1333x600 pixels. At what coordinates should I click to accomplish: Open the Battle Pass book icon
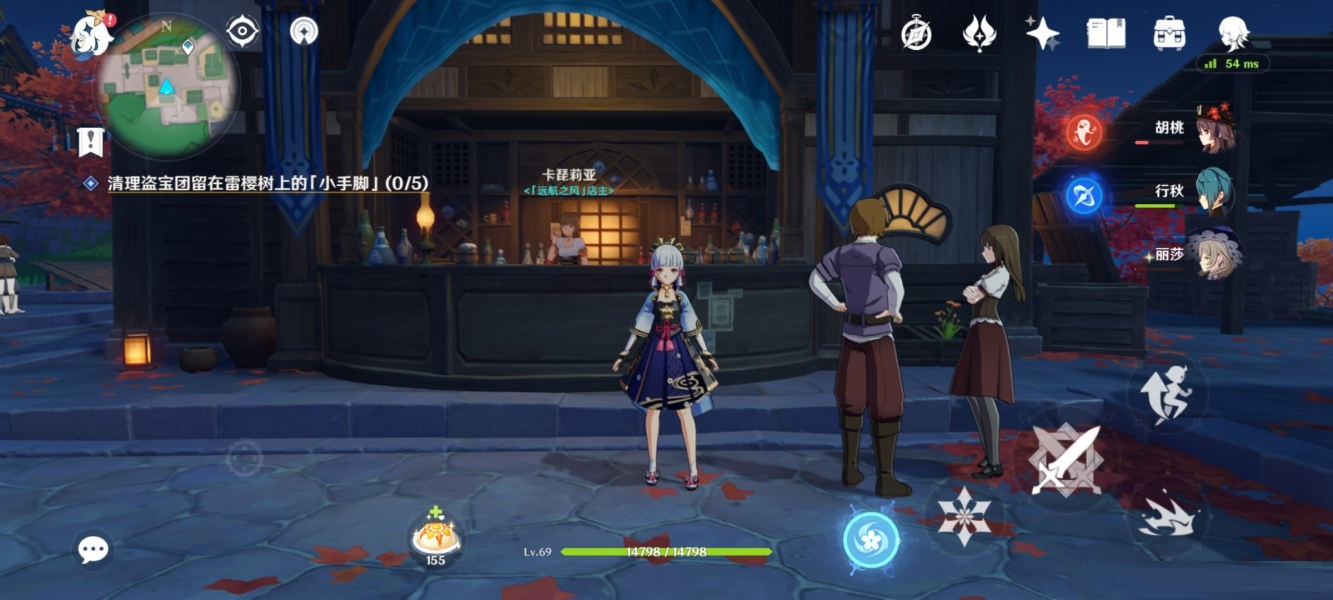pyautogui.click(x=1106, y=34)
